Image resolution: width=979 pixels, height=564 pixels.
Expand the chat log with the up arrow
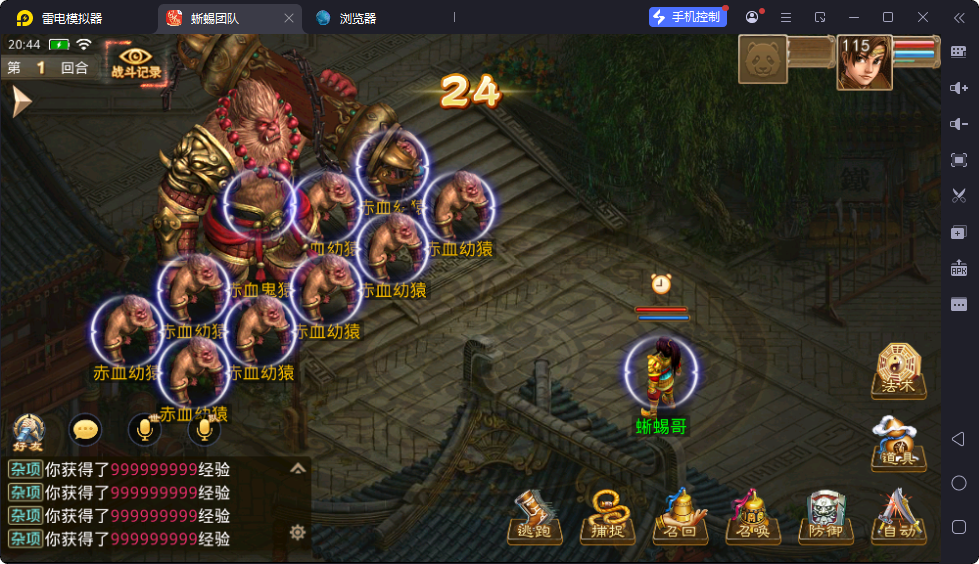click(x=298, y=468)
